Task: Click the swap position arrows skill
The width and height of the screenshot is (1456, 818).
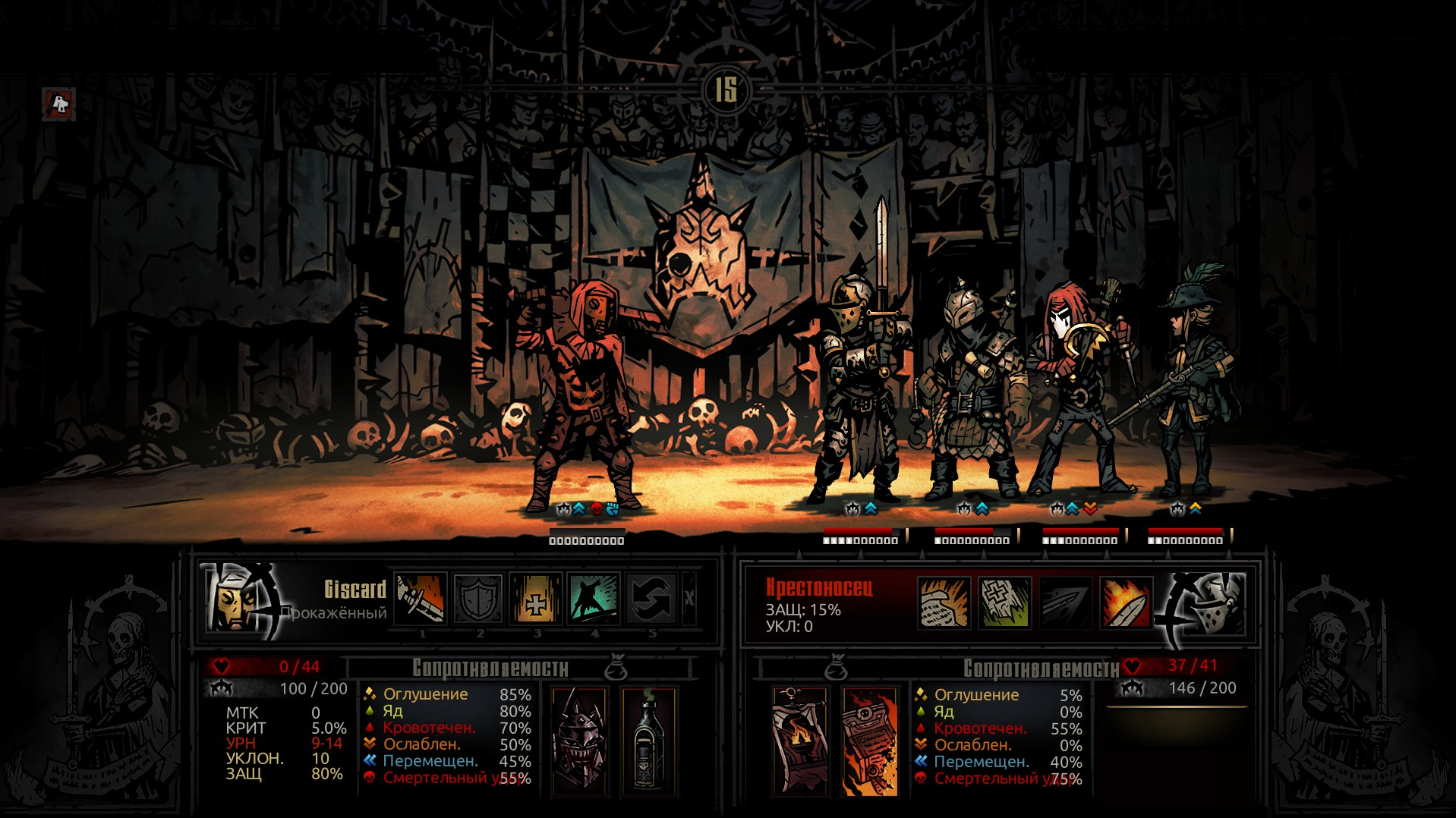Action: click(651, 599)
